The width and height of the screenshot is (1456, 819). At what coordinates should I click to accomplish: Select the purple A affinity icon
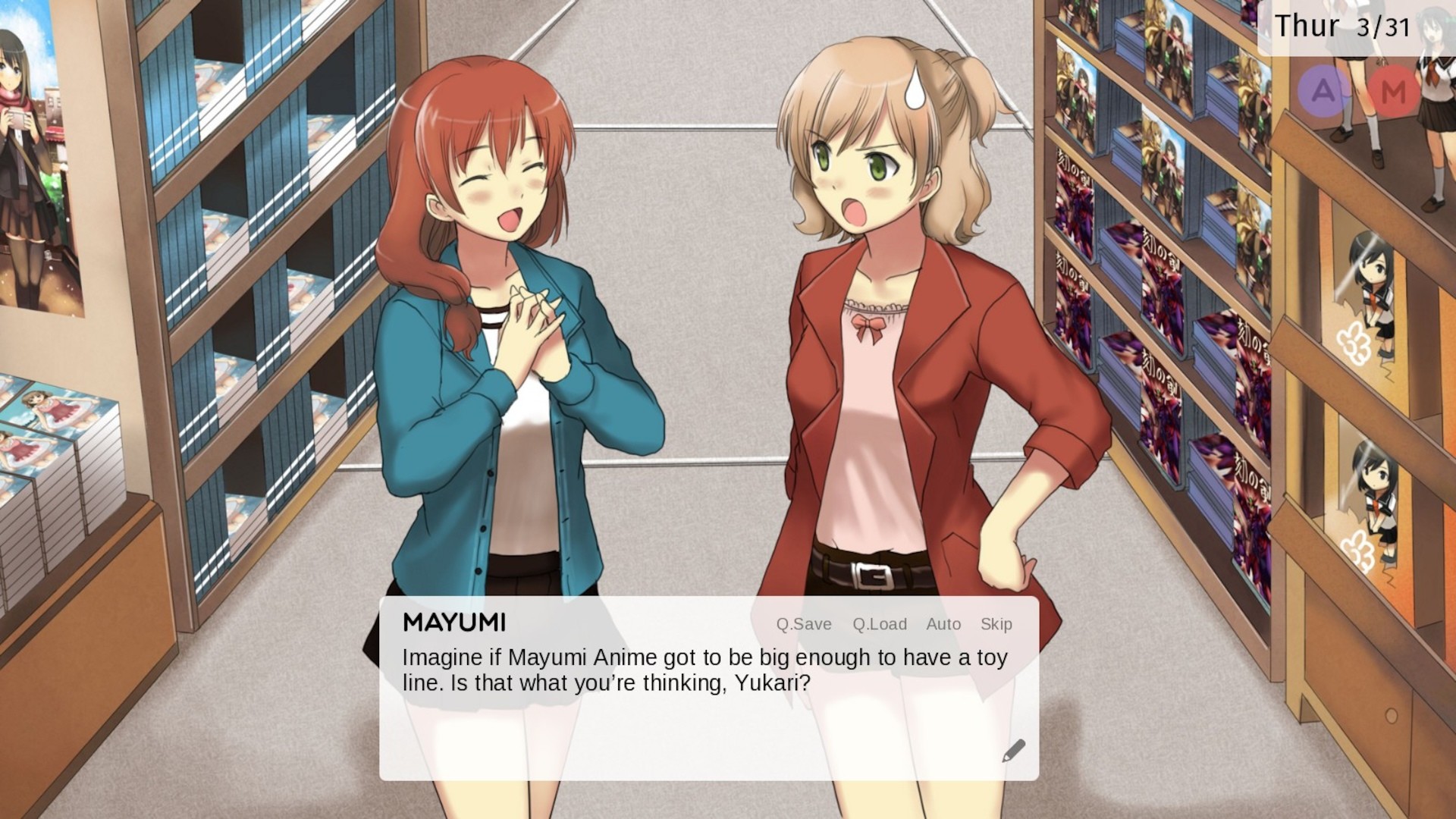click(1321, 91)
